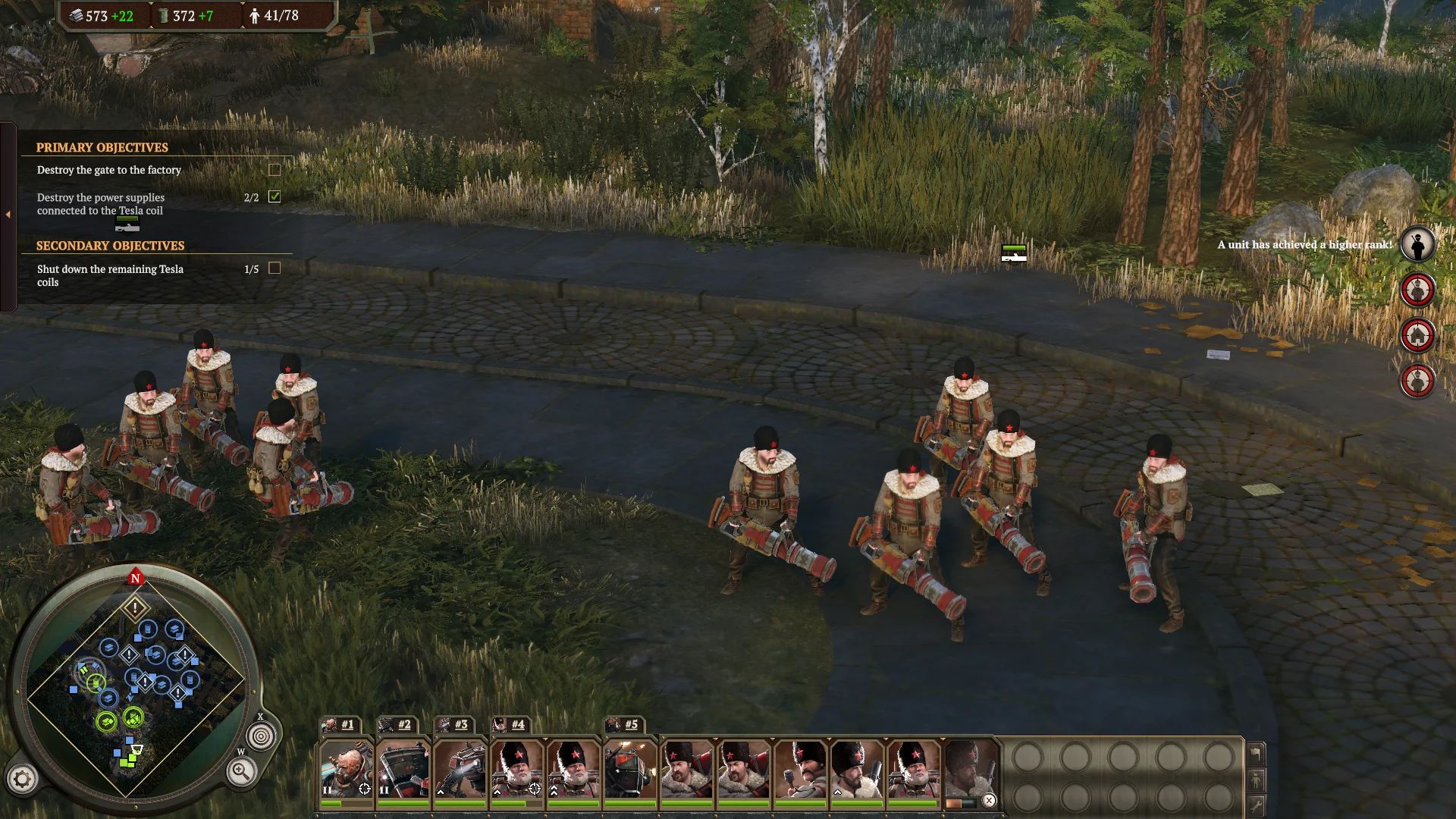Collapse the objectives panel with the side arrow
1456x819 pixels.
pos(8,215)
